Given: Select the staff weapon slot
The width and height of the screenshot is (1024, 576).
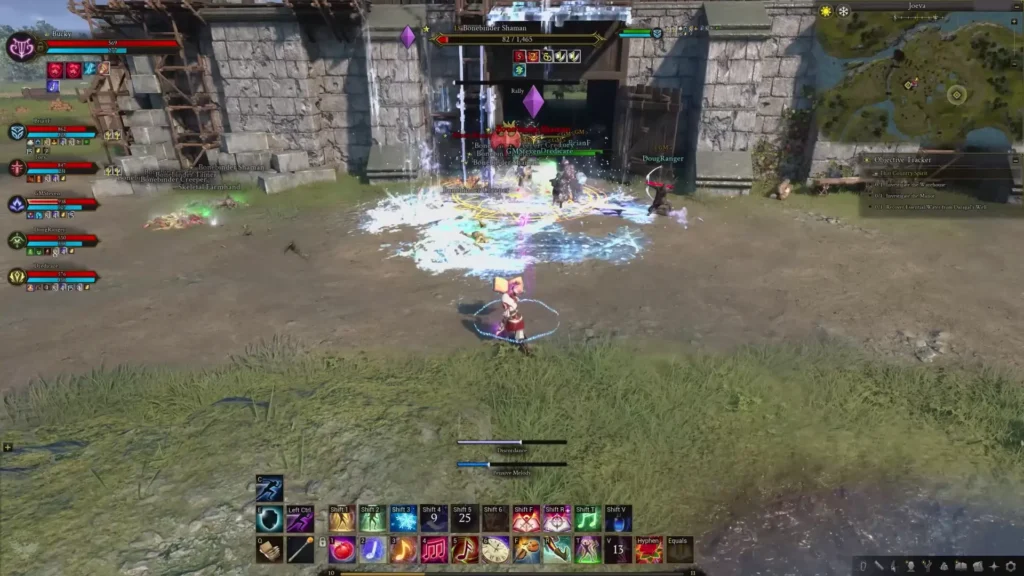Looking at the screenshot, I should pos(300,550).
